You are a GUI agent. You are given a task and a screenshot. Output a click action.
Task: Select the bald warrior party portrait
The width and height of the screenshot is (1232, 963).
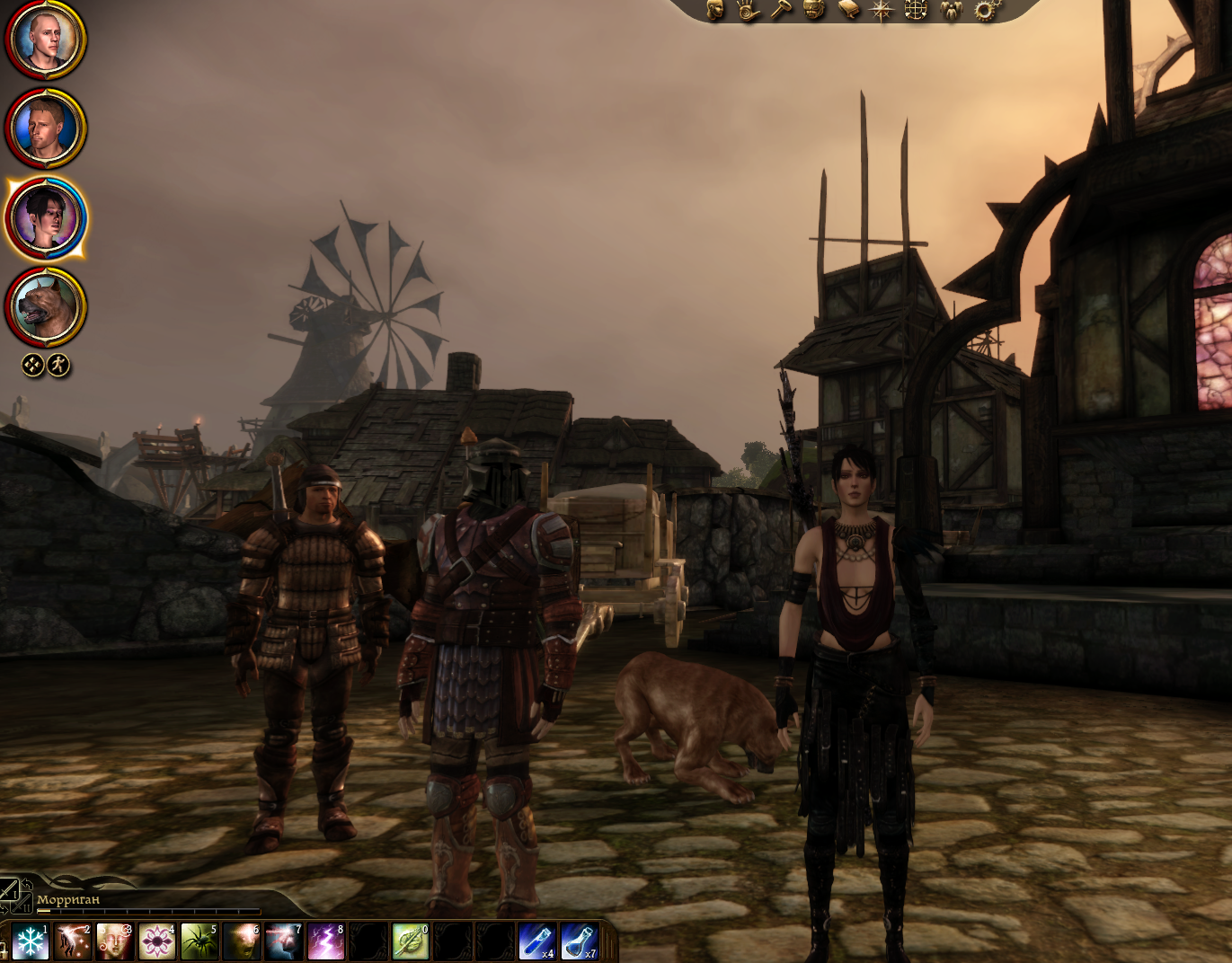point(46,40)
